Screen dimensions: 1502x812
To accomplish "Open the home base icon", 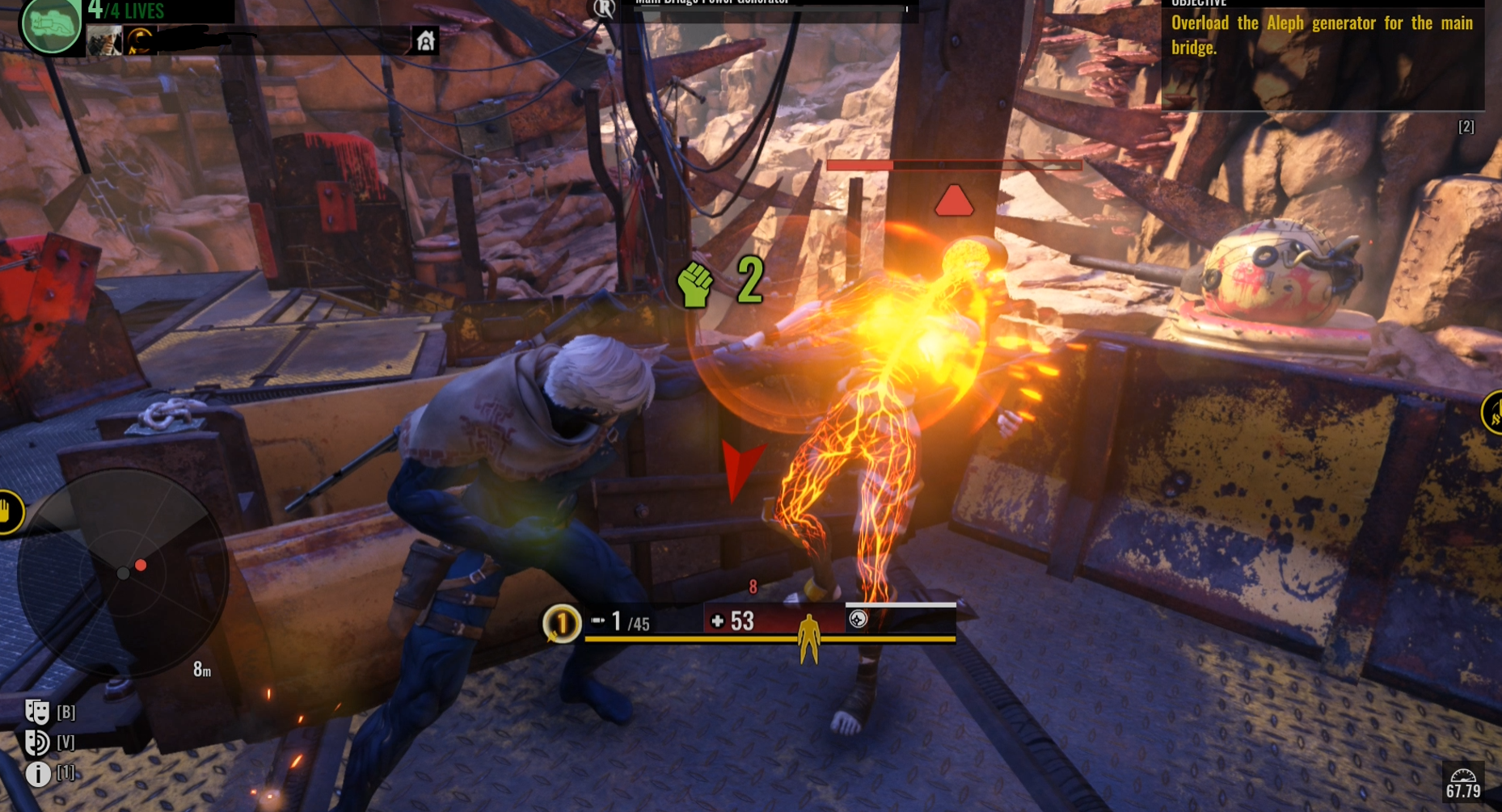I will [x=425, y=40].
